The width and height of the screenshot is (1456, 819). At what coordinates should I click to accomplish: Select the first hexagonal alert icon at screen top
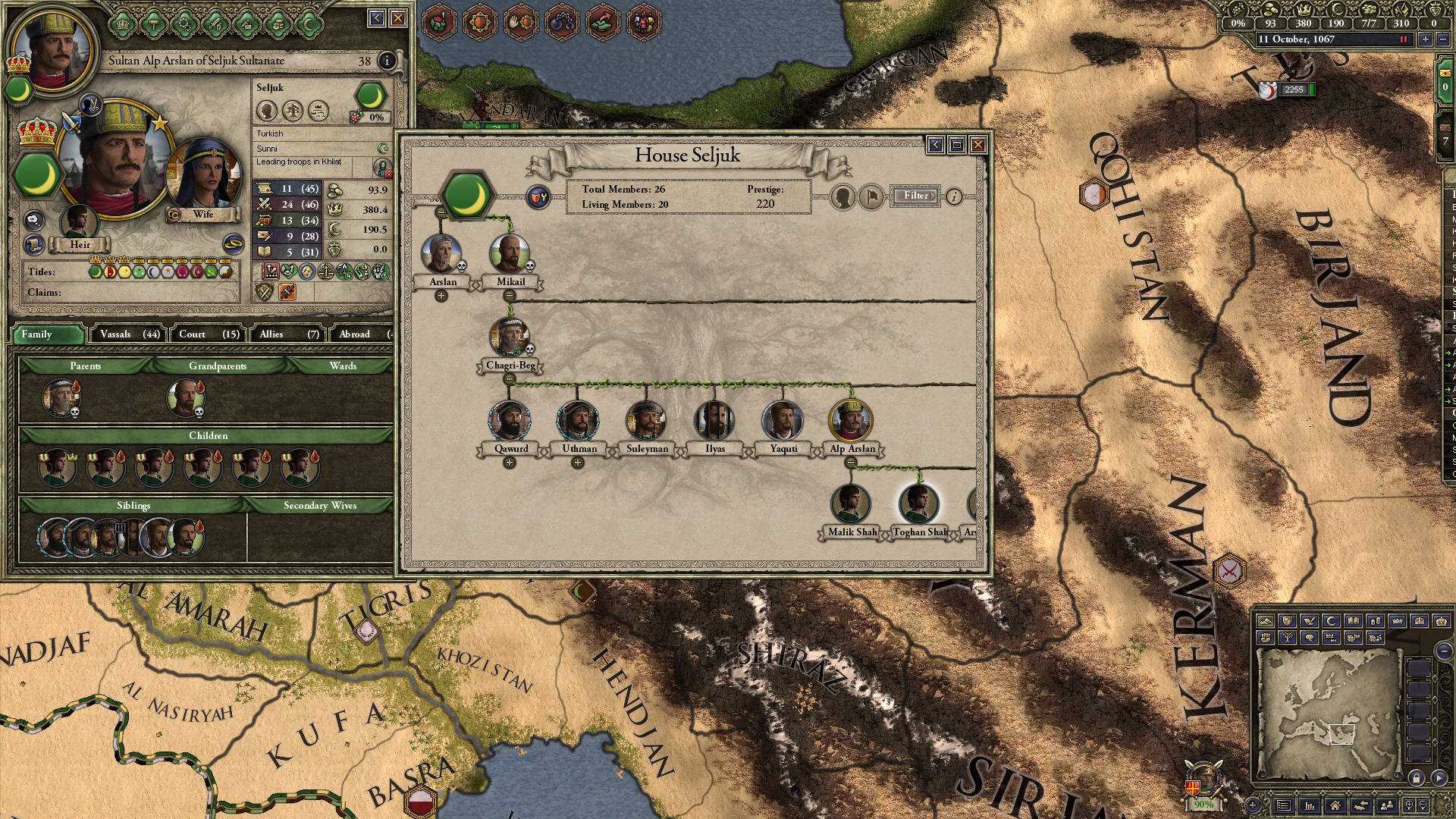(x=438, y=22)
